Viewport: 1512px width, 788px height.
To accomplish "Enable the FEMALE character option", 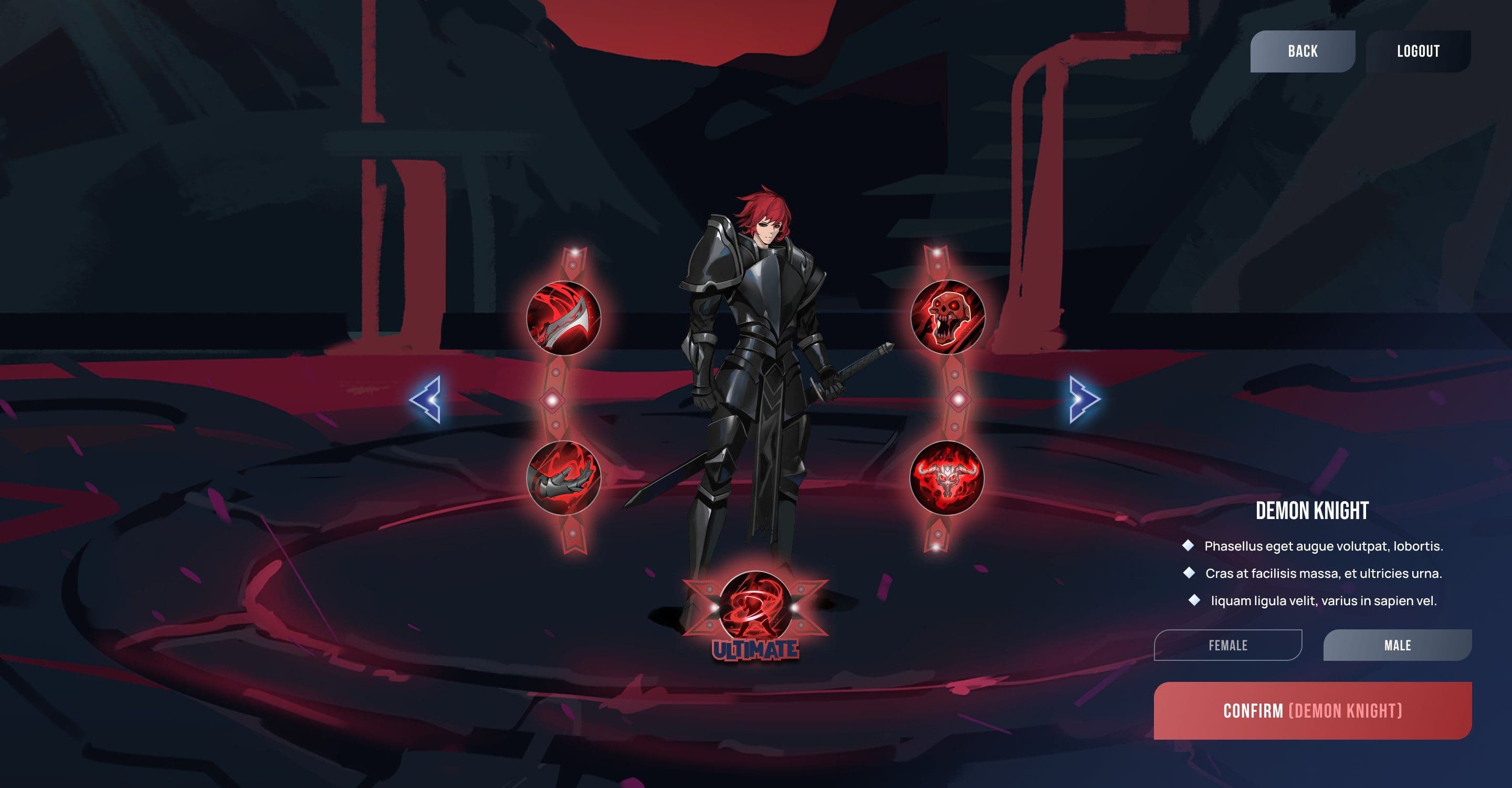I will pyautogui.click(x=1228, y=646).
